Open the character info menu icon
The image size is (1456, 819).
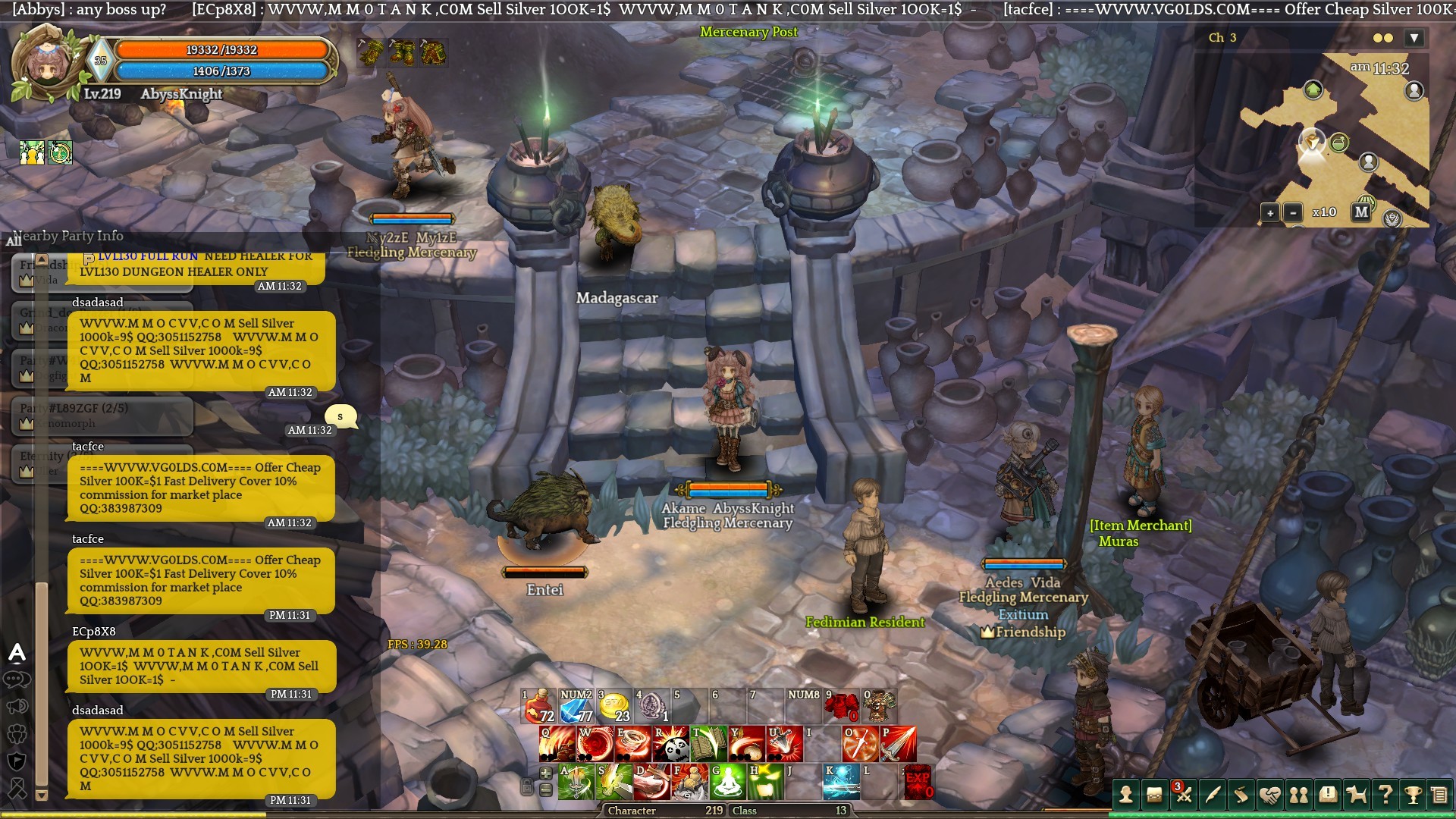1126,795
